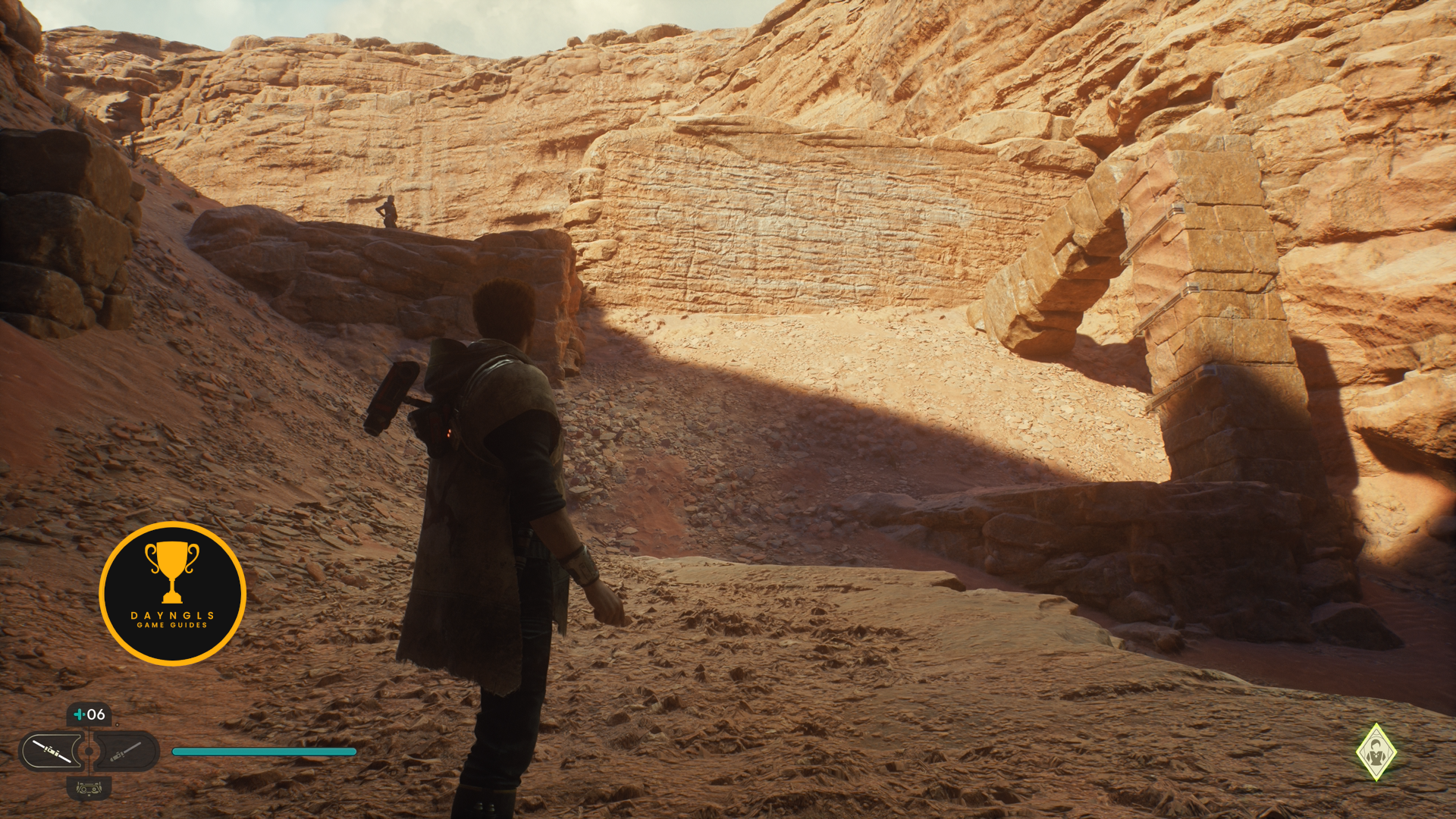The image size is (1456, 819).
Task: Use a stim from the healing canister slot
Action: click(89, 714)
